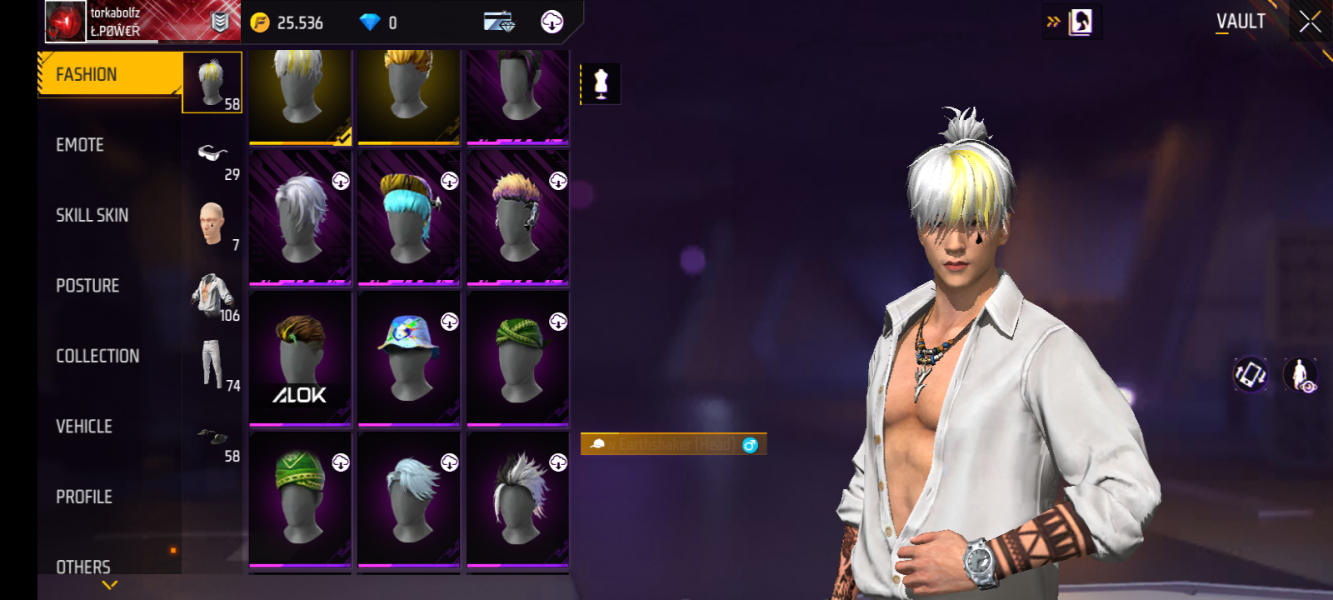Viewport: 1333px width, 600px height.
Task: Switch to the Profile category
Action: 84,497
